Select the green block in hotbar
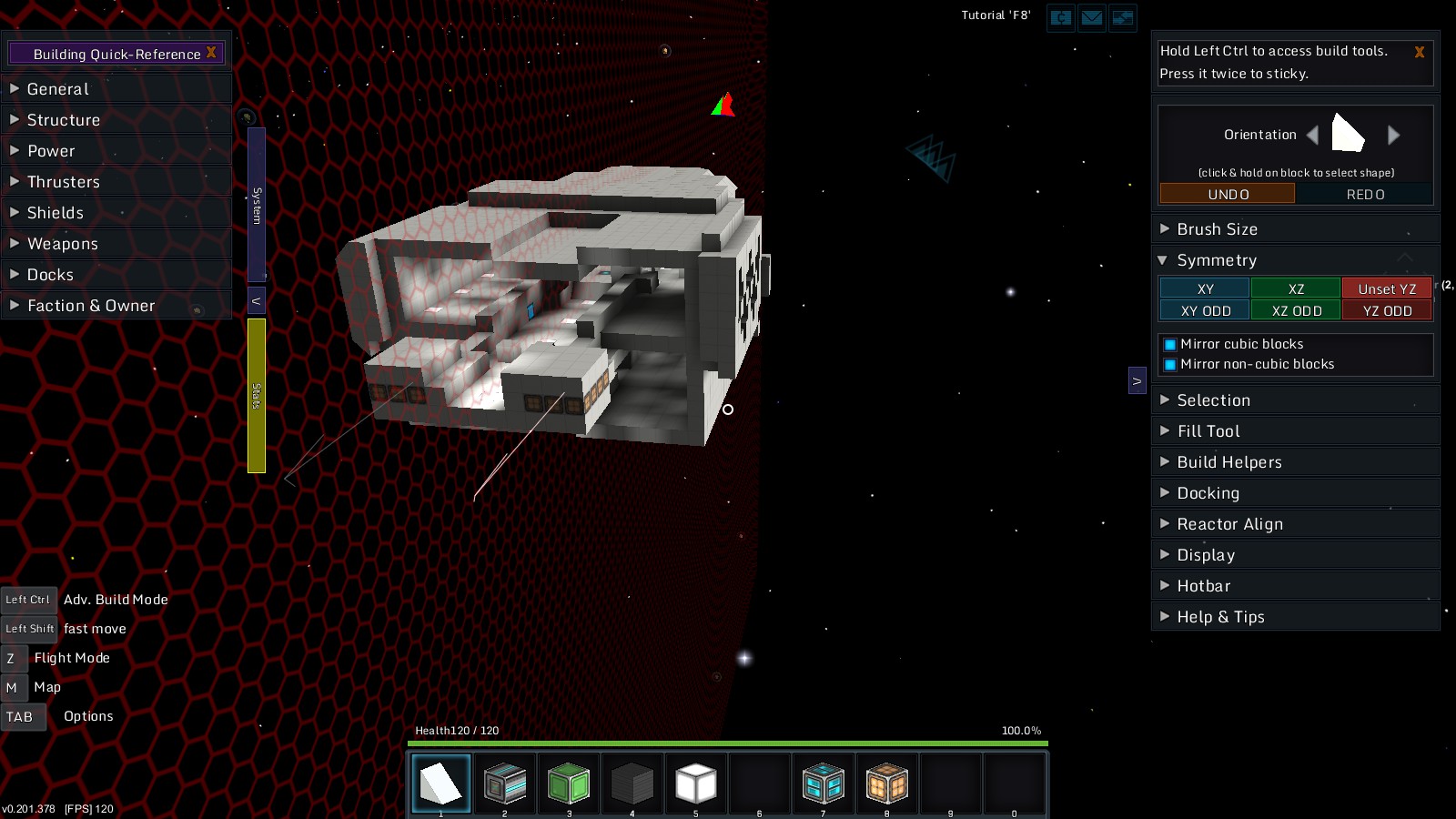Screen dimensions: 1456x819 [569, 783]
